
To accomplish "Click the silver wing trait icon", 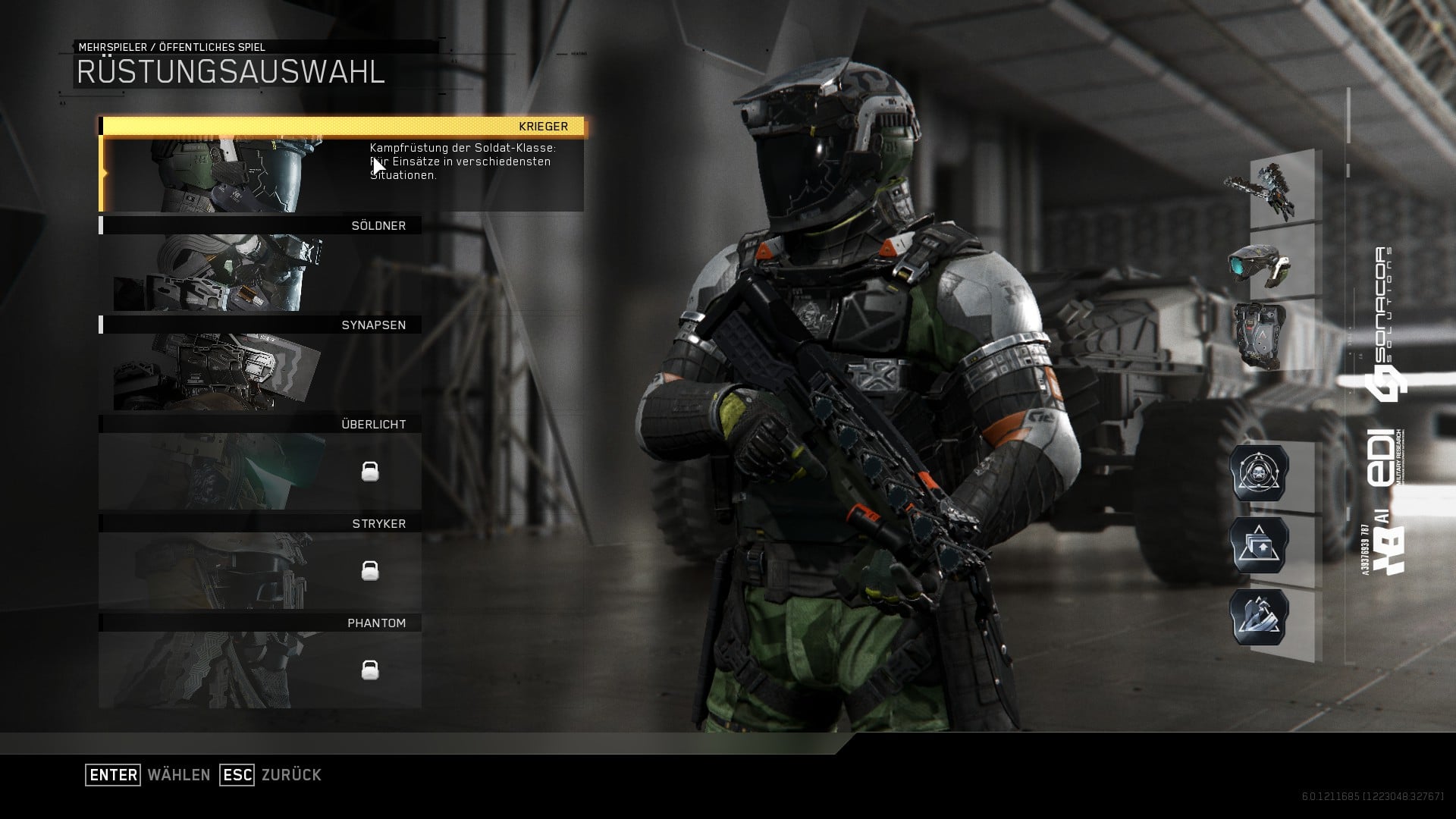I will [1259, 617].
